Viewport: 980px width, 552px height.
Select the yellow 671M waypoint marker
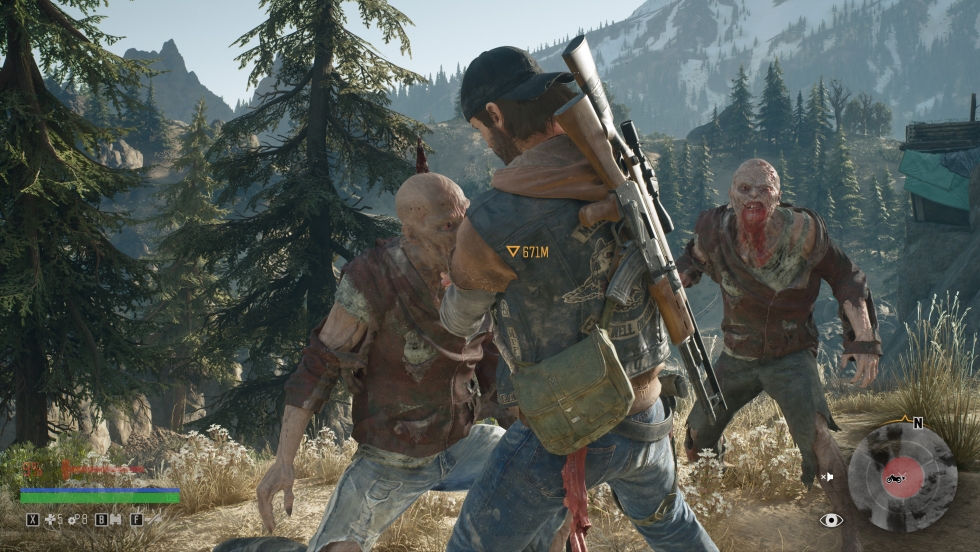[x=526, y=252]
